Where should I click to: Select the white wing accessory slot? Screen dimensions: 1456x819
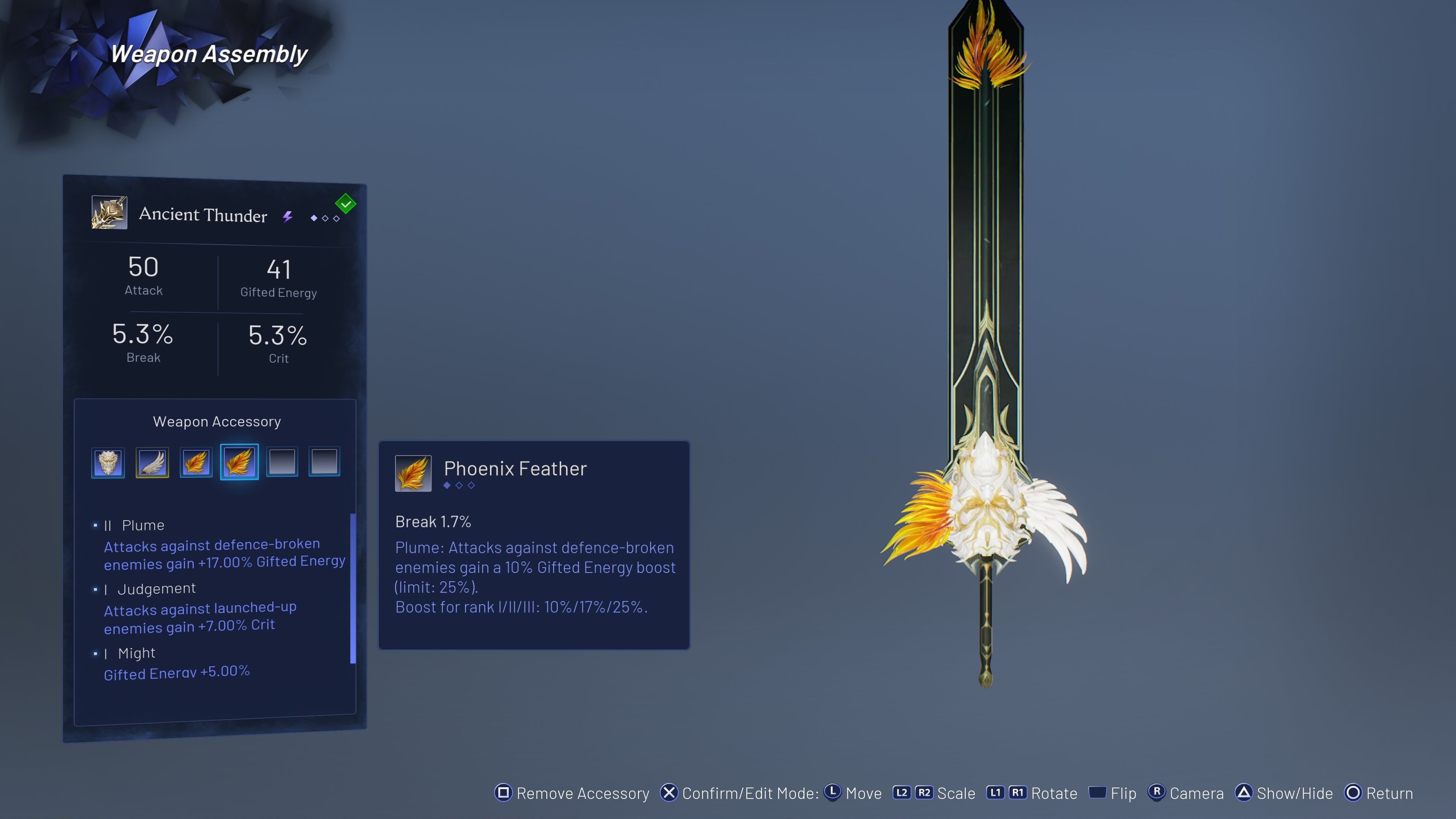(x=152, y=463)
